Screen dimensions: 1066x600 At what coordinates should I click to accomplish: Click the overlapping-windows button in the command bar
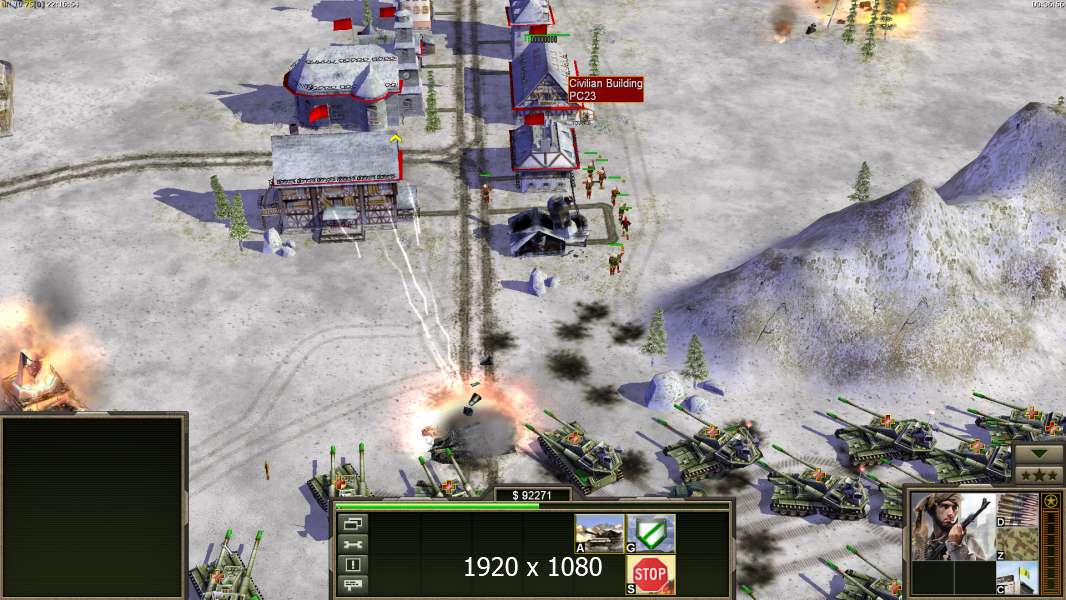(x=354, y=523)
